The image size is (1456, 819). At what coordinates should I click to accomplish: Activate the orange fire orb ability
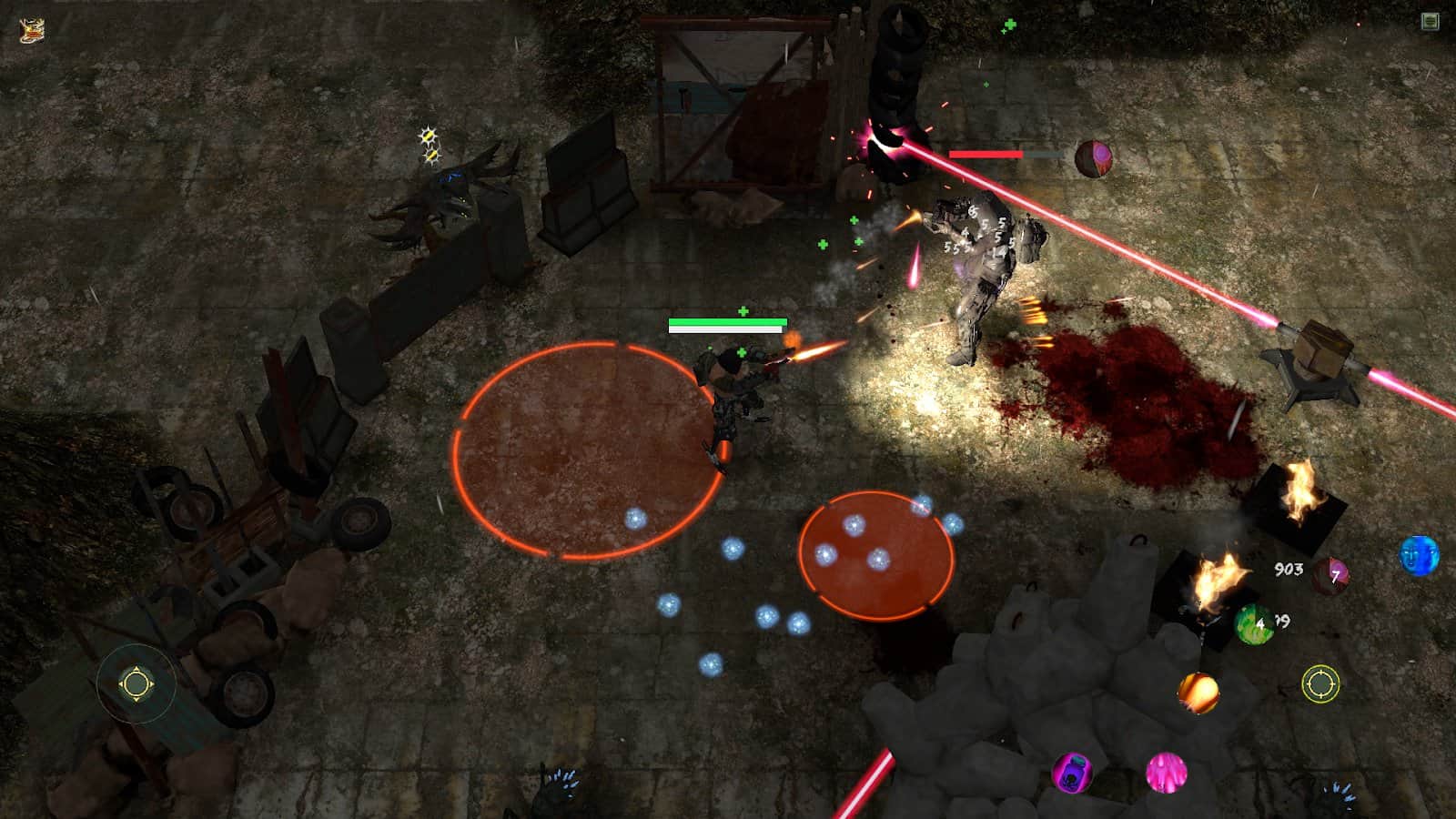[1198, 693]
